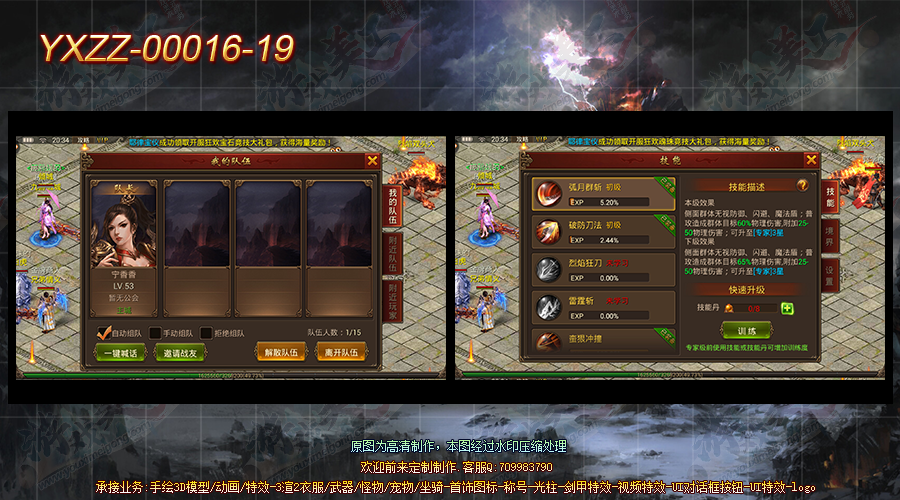This screenshot has height=500, width=900.
Task: Add 技能丹 with the green plus
Action: (x=787, y=308)
